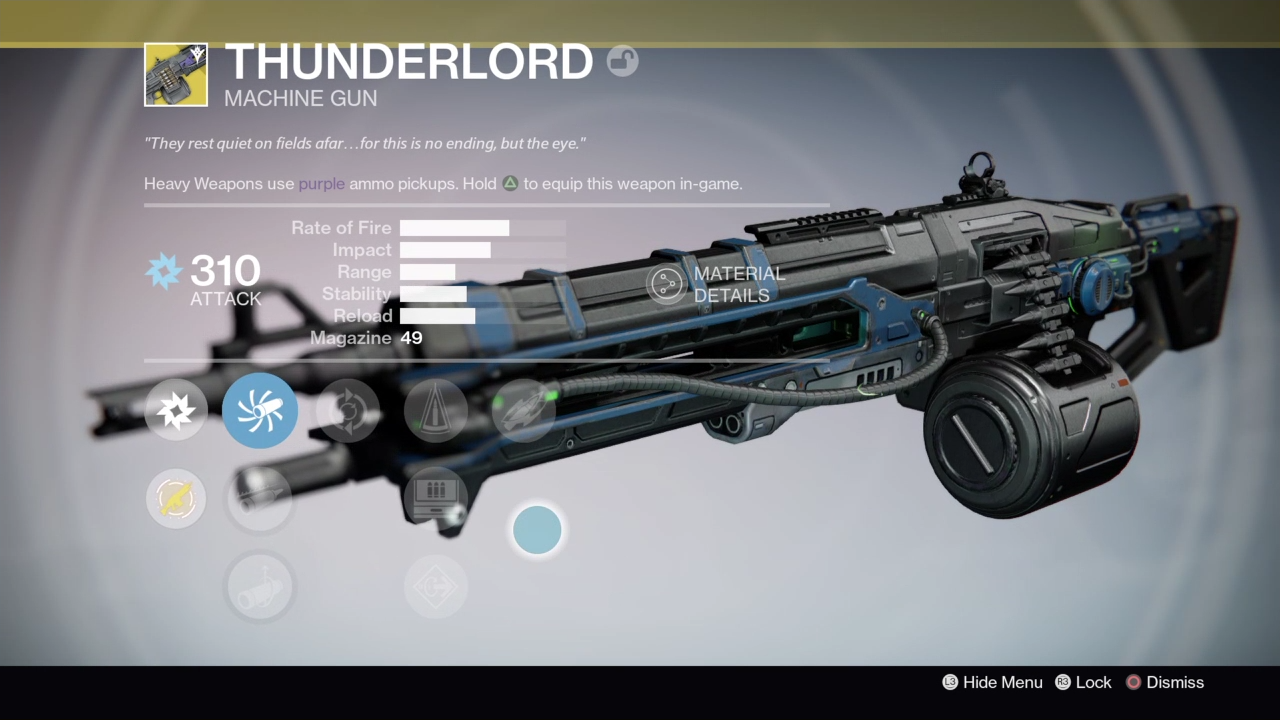
Task: Select the yellow machine gun exotic perk
Action: [x=176, y=499]
